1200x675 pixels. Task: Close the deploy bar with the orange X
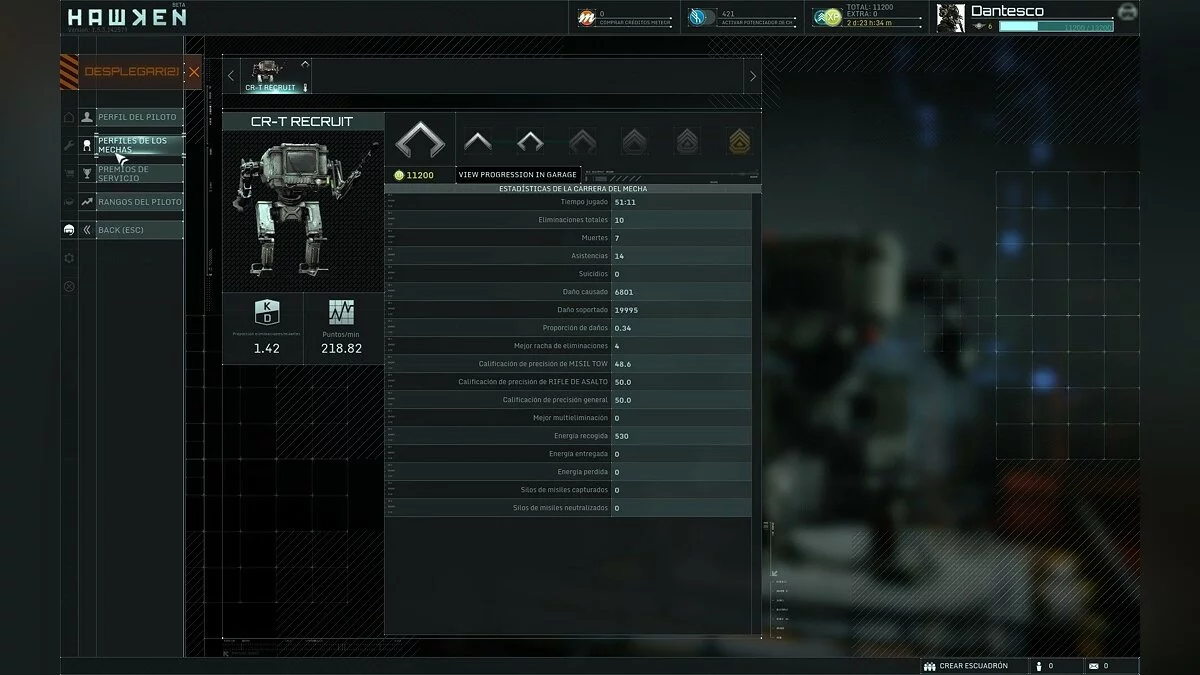click(194, 72)
